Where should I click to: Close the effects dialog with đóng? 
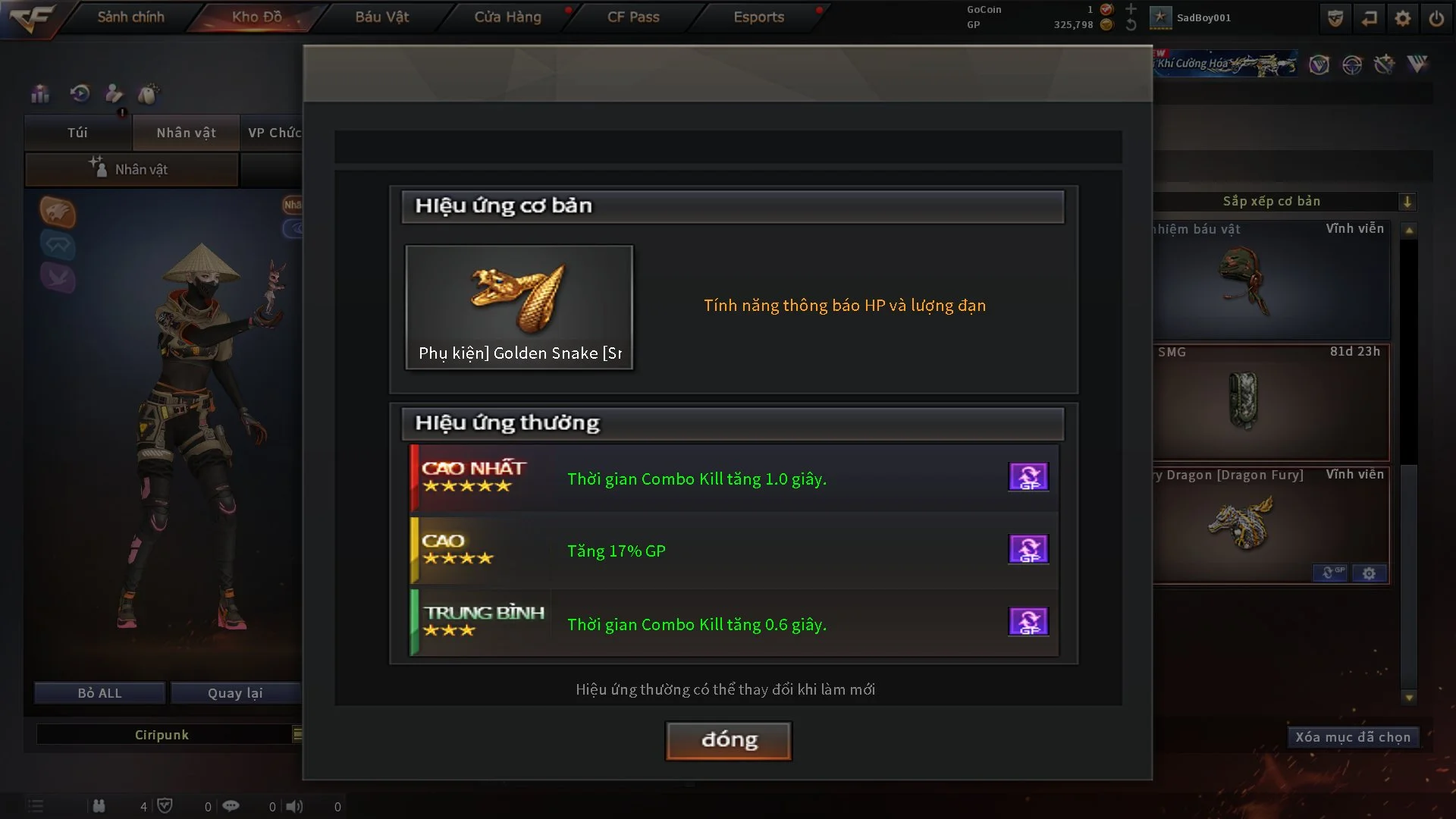(x=728, y=740)
